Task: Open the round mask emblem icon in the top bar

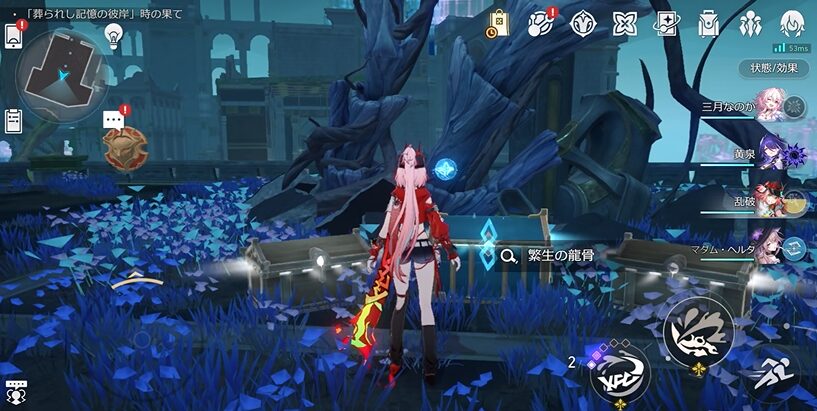Action: pos(583,23)
